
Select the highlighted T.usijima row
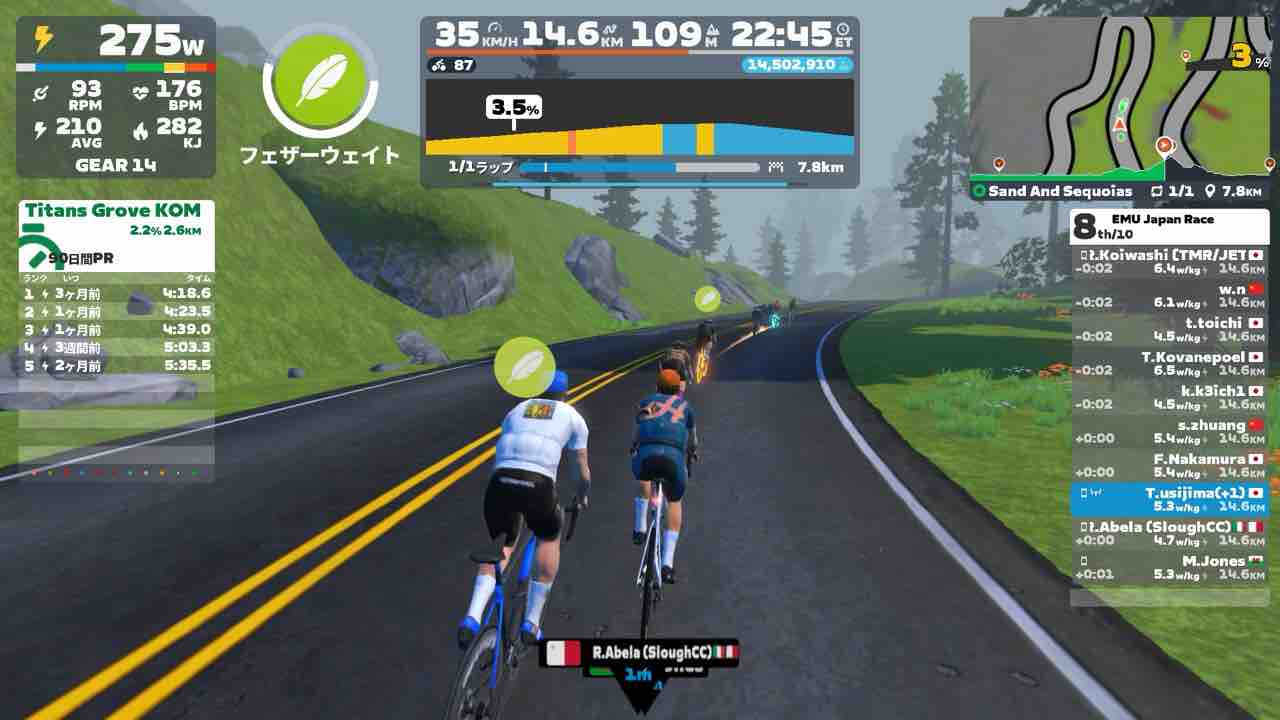pyautogui.click(x=1169, y=500)
